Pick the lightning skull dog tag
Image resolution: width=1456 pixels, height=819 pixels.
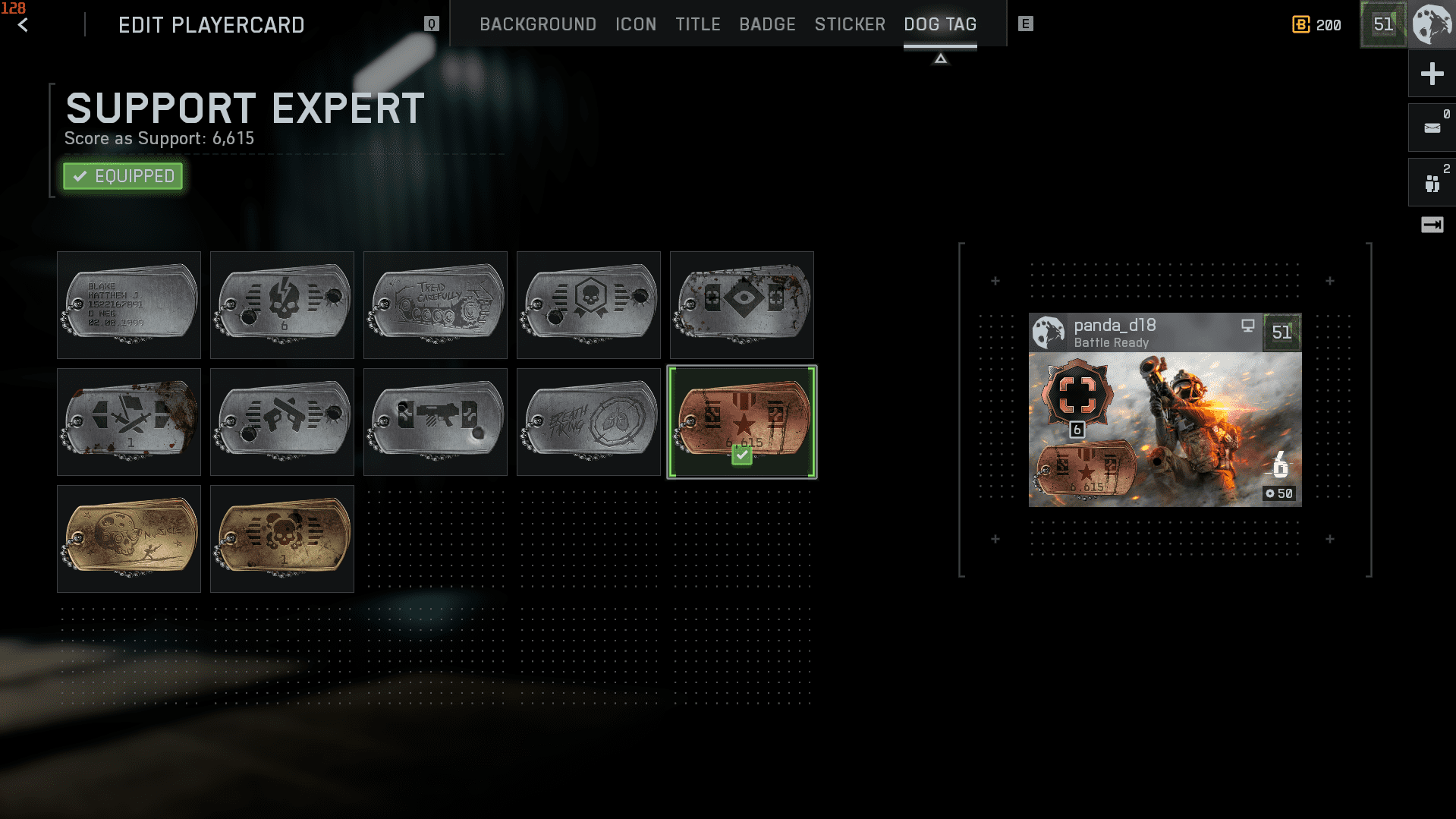282,305
